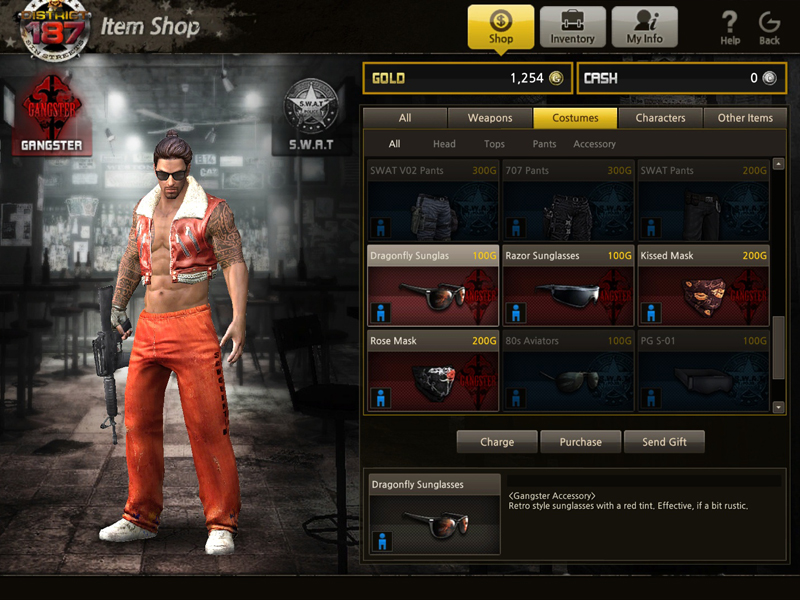Show the Accessory costume filter

point(594,144)
